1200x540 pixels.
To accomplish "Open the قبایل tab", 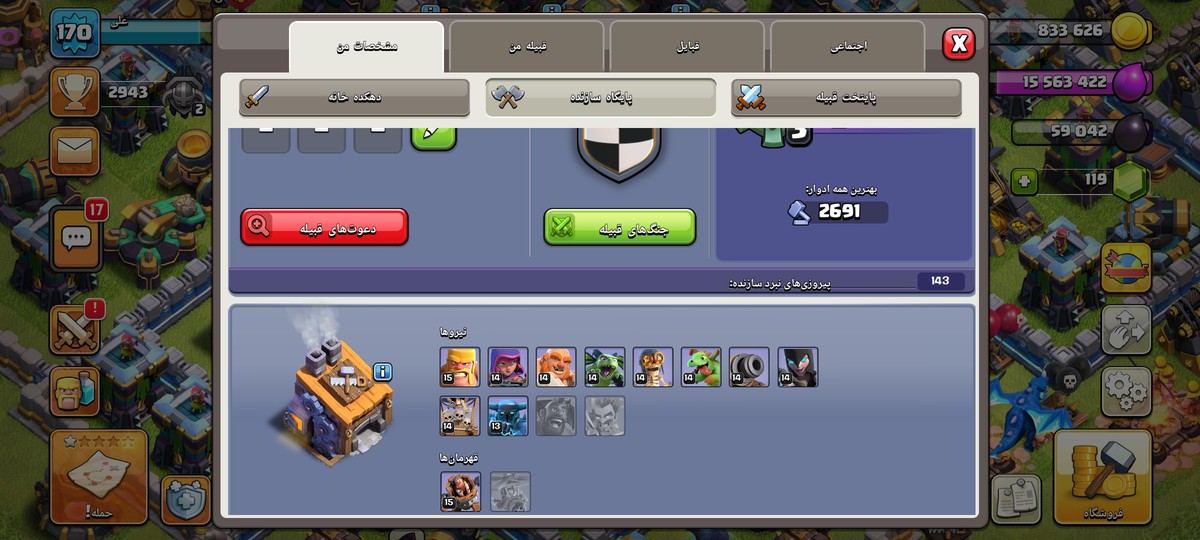I will click(687, 46).
